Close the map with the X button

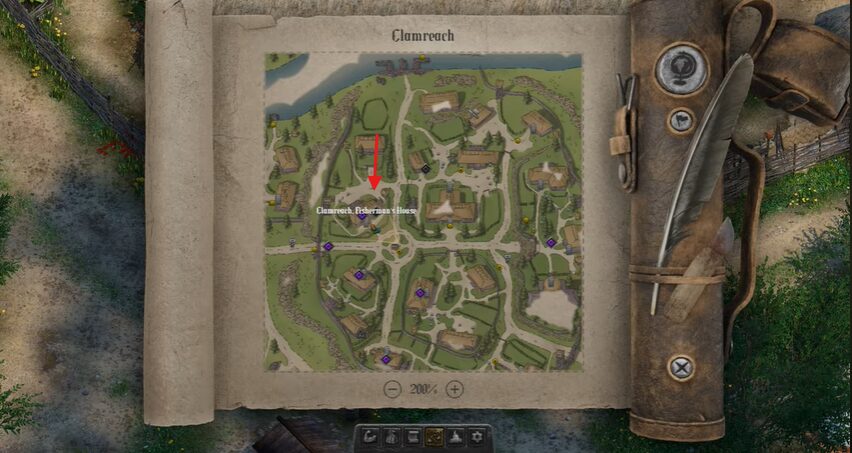681,367
